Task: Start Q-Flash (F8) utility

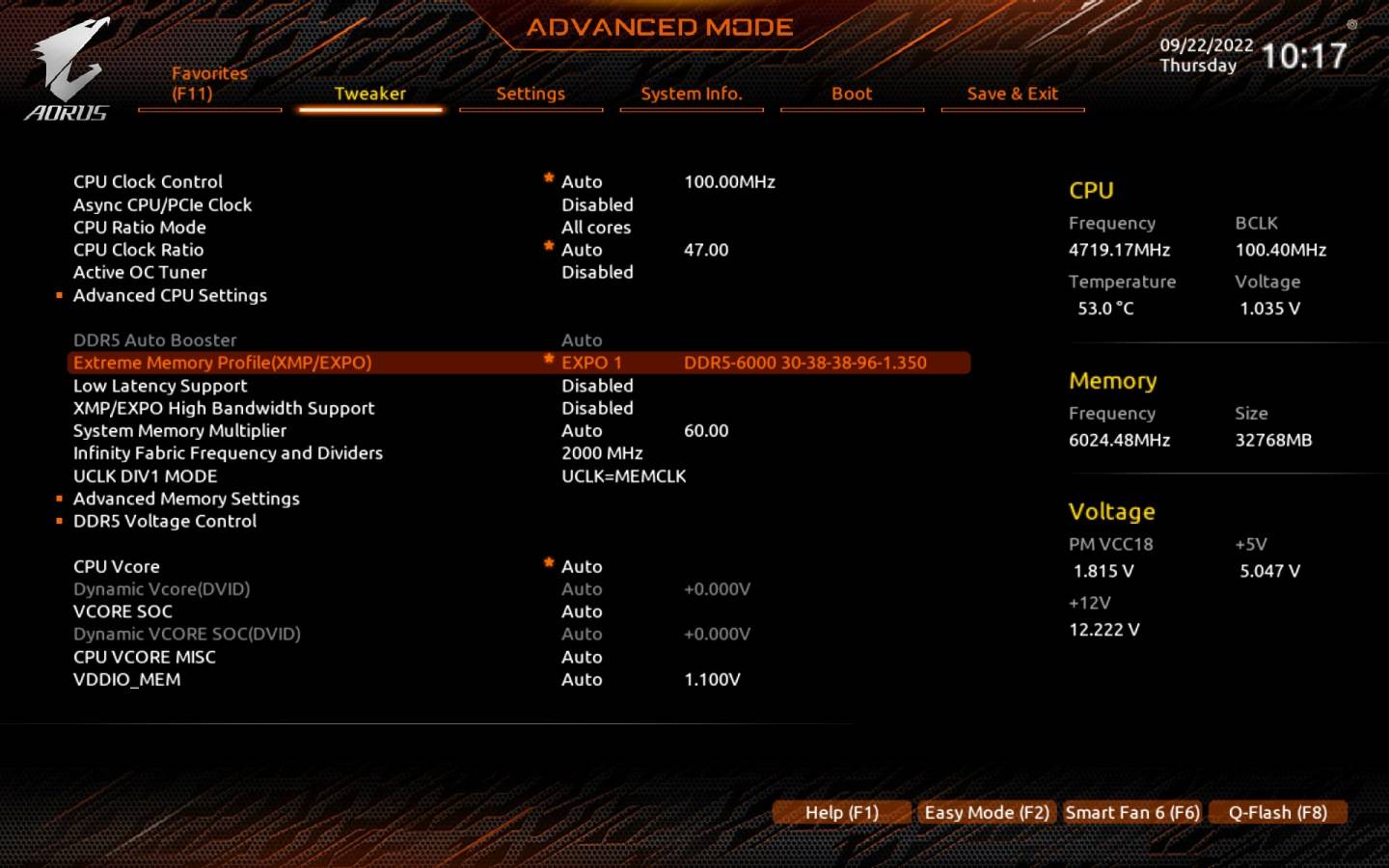Action: tap(1277, 813)
